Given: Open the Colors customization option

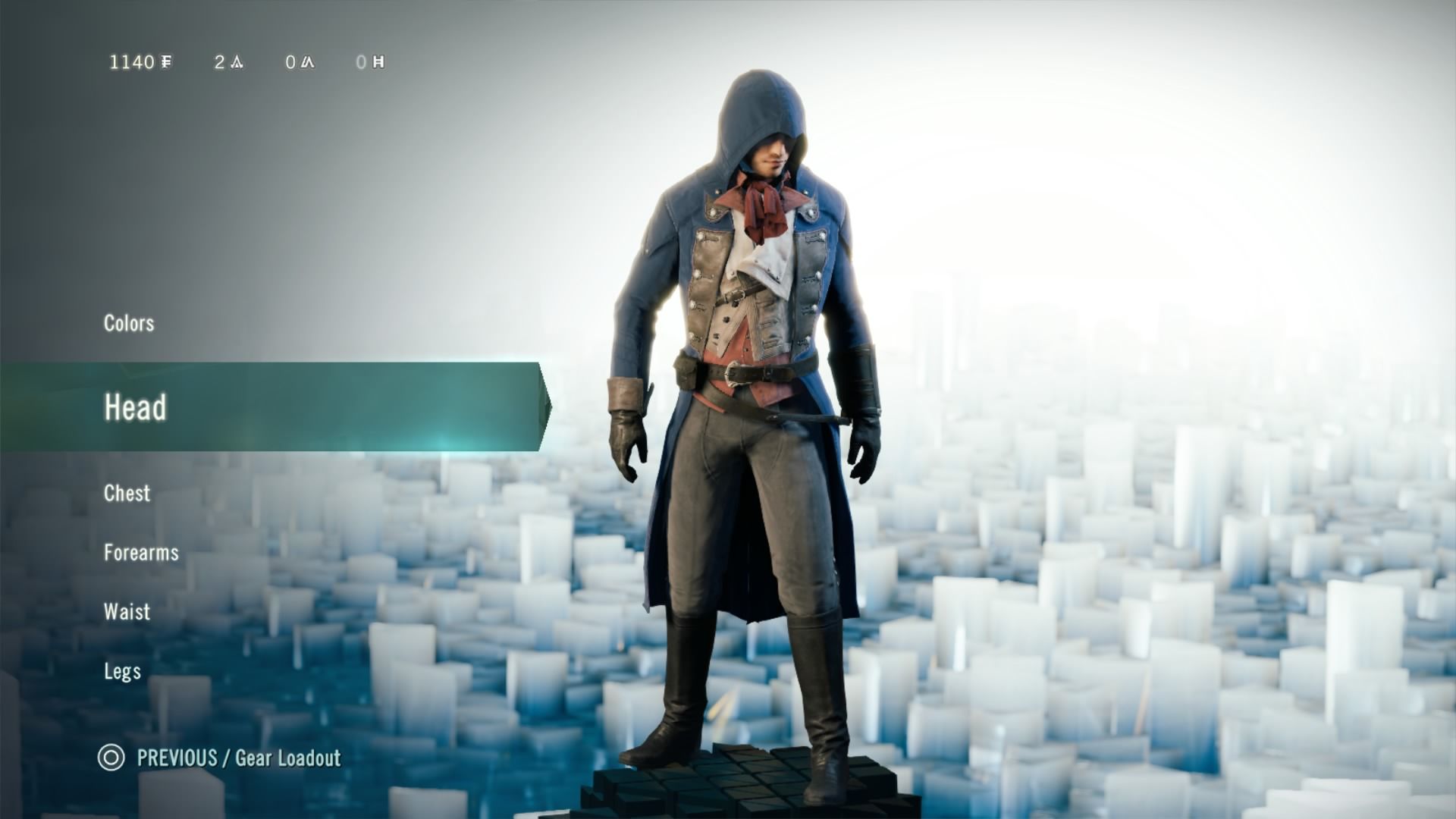Looking at the screenshot, I should pyautogui.click(x=129, y=323).
